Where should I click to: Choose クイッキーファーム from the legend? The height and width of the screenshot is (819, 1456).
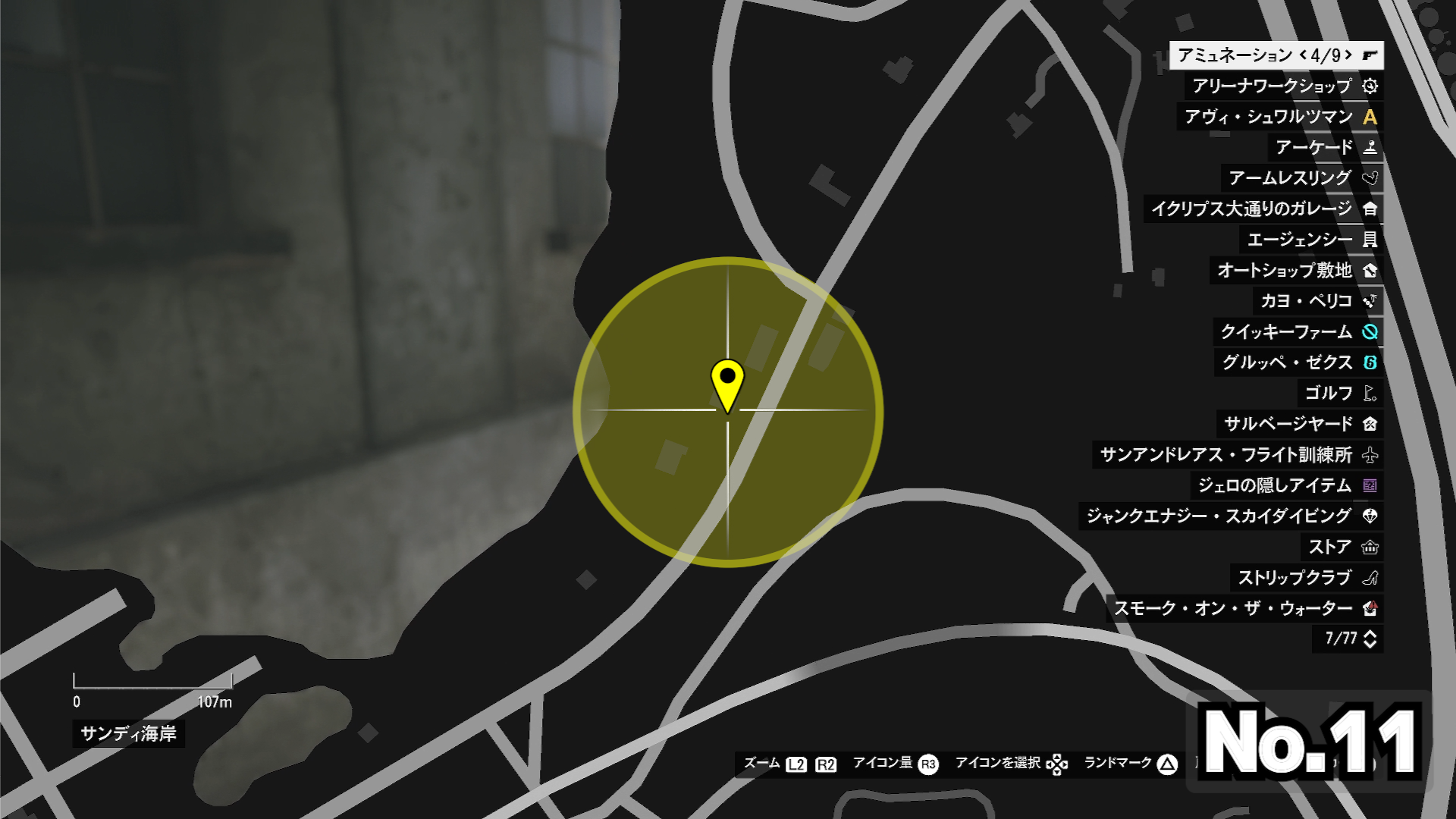click(x=1298, y=332)
